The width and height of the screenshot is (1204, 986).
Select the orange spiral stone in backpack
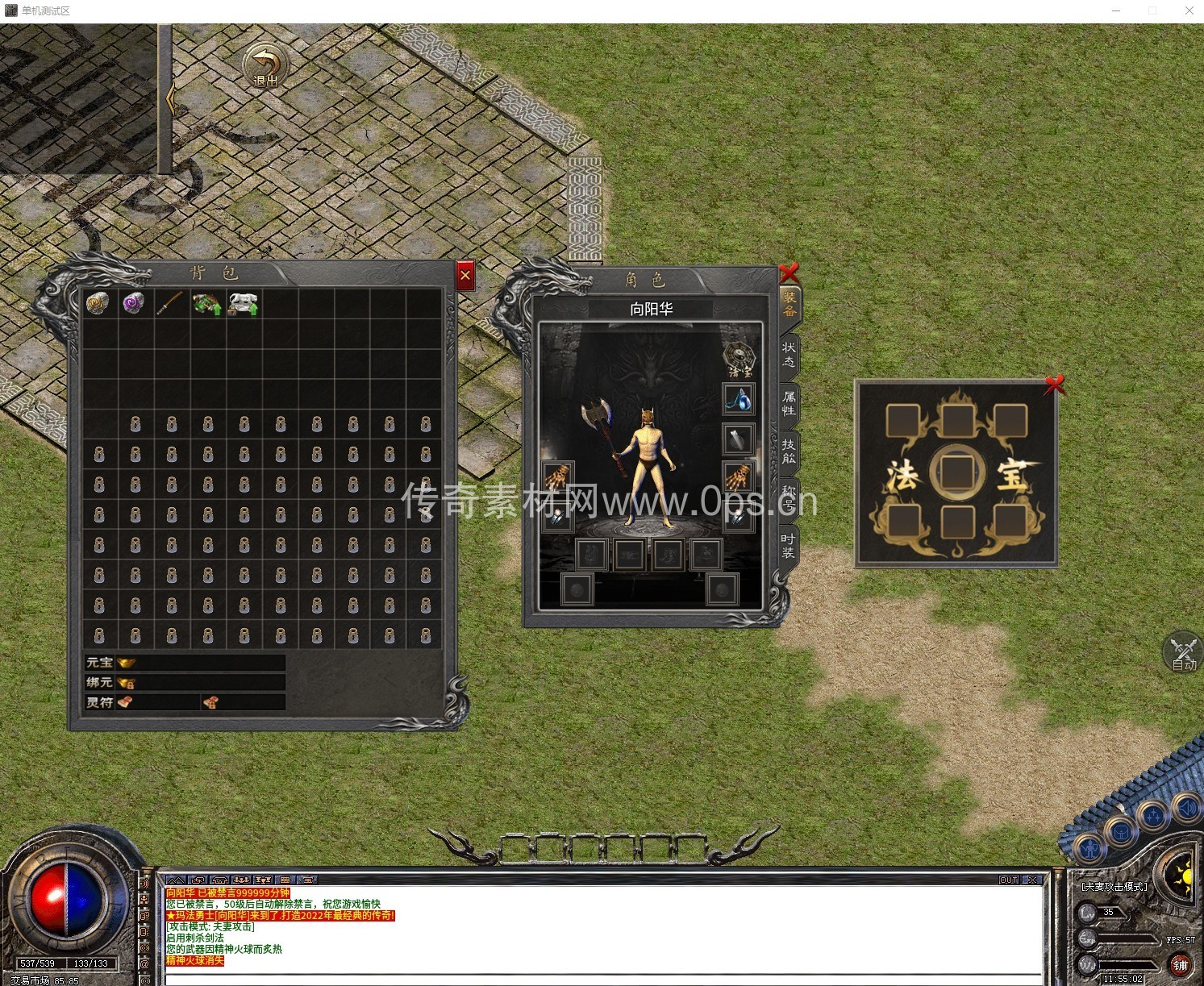pos(98,303)
